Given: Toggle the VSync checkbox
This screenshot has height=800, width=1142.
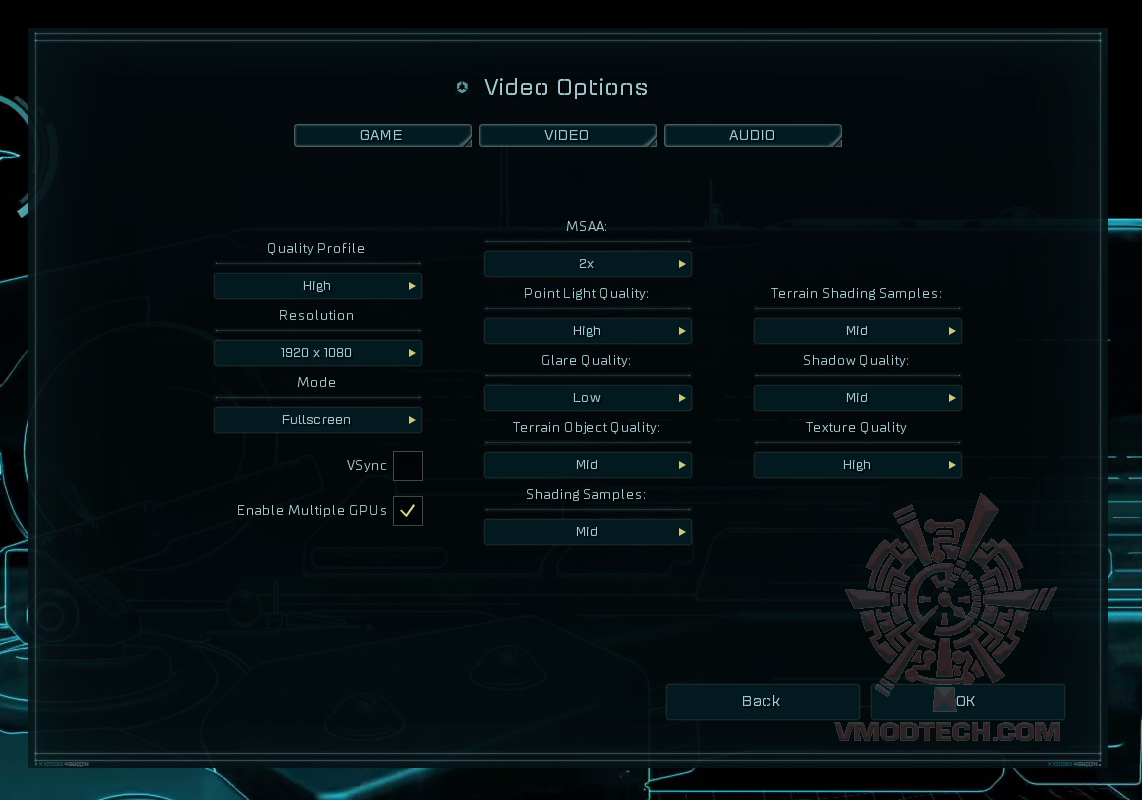Looking at the screenshot, I should pyautogui.click(x=408, y=466).
